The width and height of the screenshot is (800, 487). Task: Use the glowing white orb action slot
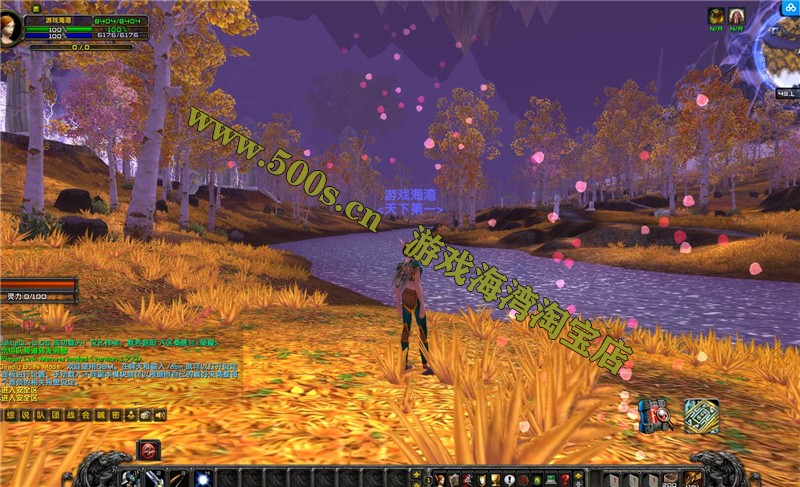[203, 479]
